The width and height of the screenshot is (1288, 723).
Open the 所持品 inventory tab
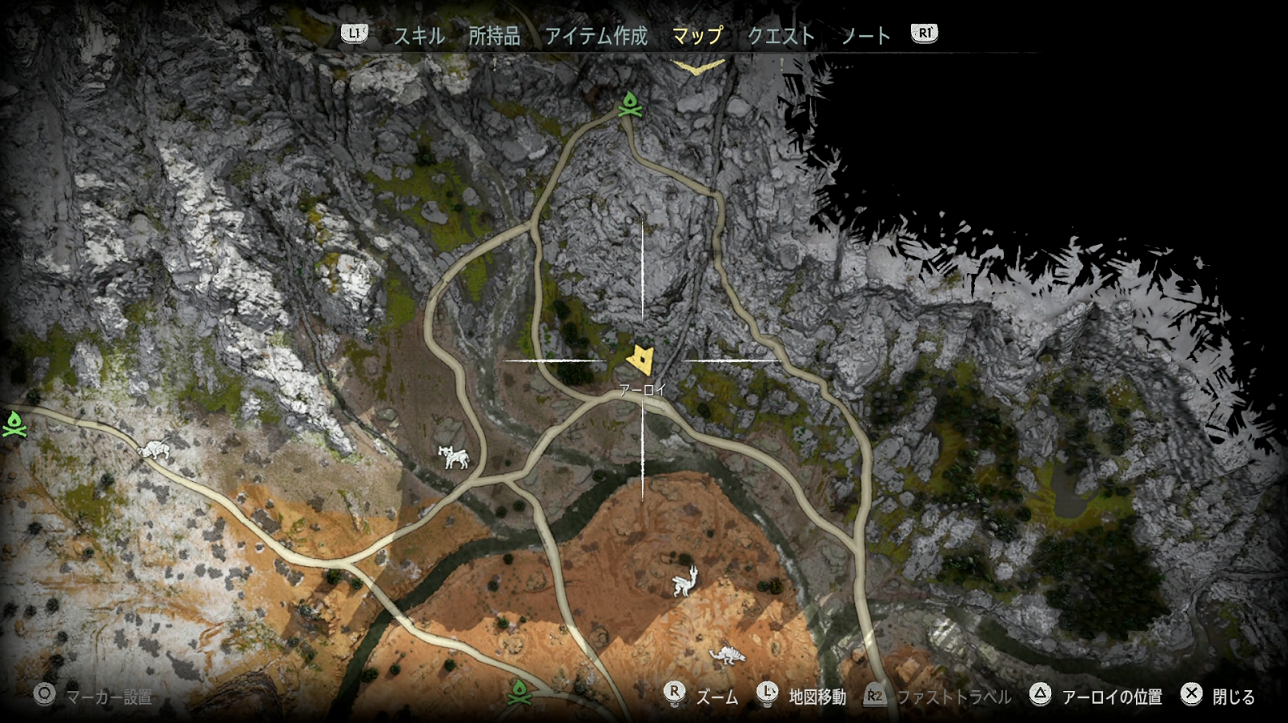click(494, 36)
